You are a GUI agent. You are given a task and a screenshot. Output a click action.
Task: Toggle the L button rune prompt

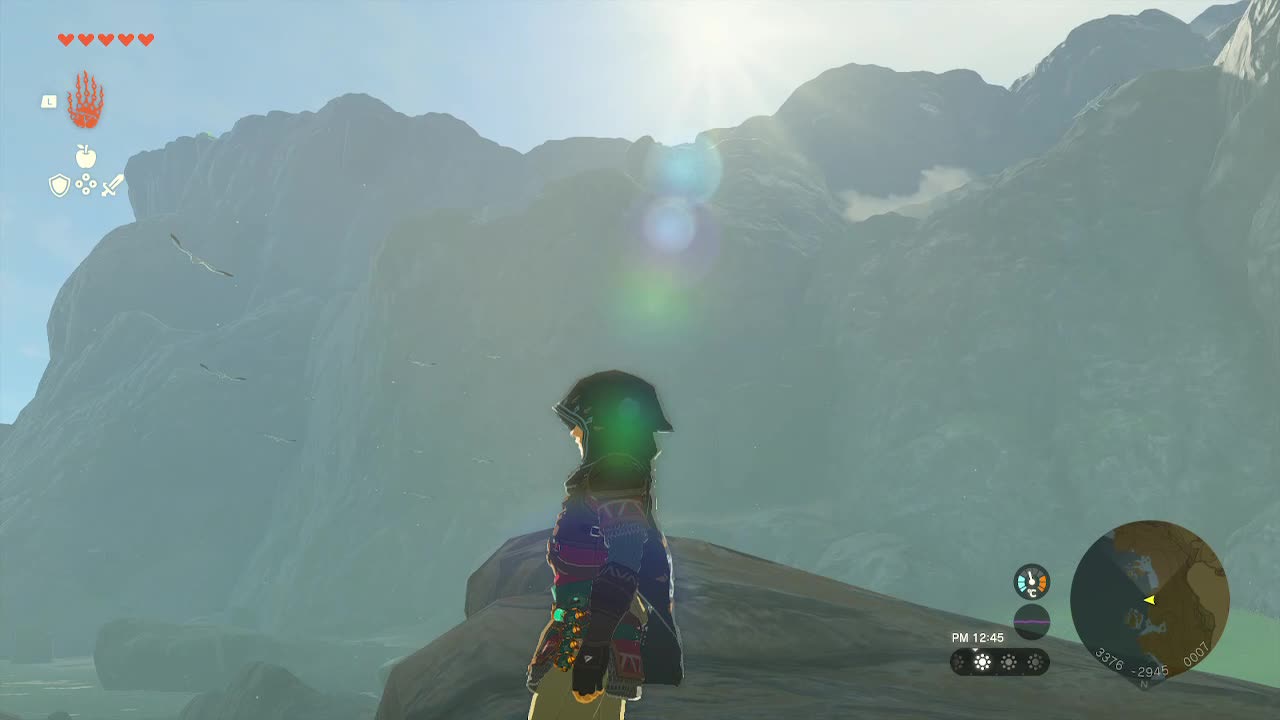point(48,100)
